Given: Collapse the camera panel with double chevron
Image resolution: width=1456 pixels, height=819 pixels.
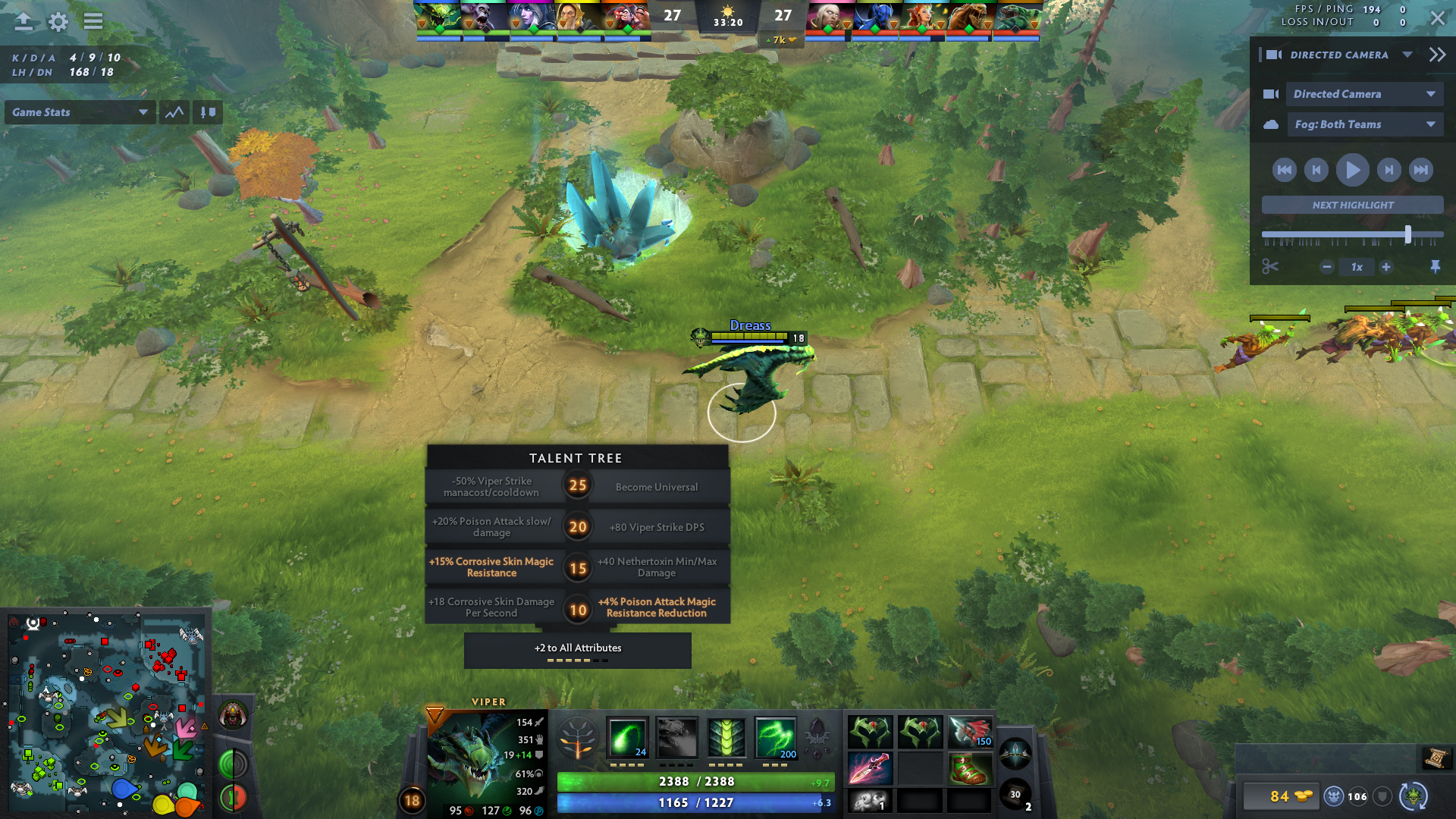Looking at the screenshot, I should point(1437,54).
